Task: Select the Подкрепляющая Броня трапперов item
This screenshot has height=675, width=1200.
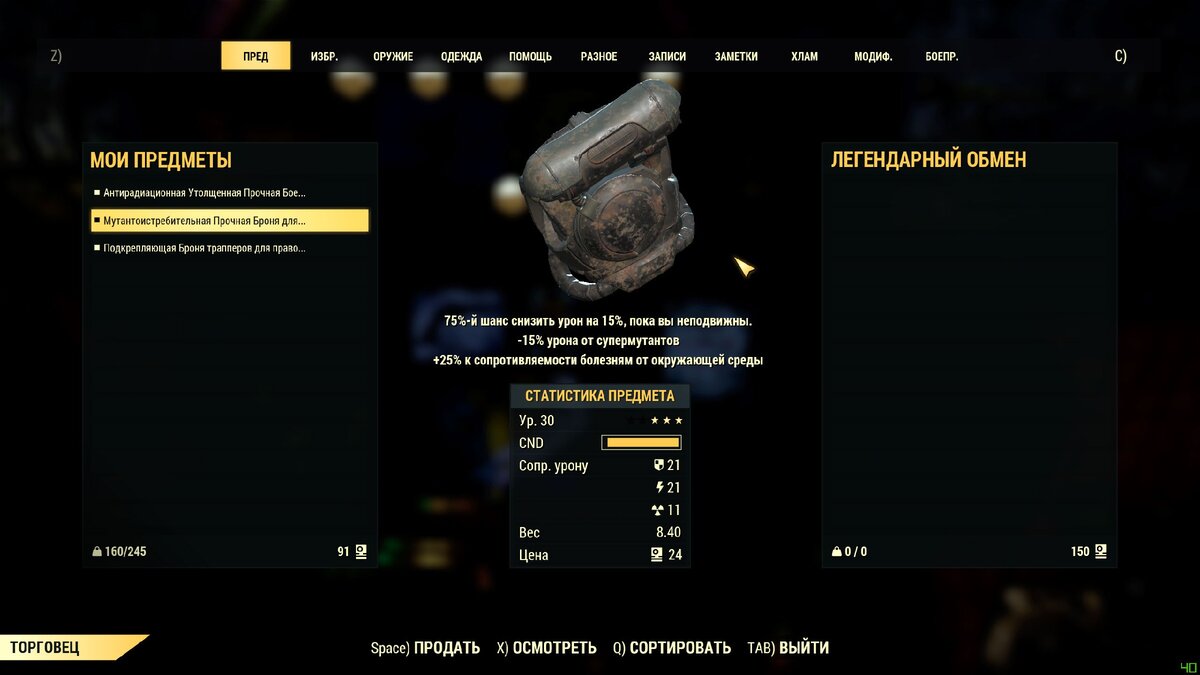Action: click(205, 248)
